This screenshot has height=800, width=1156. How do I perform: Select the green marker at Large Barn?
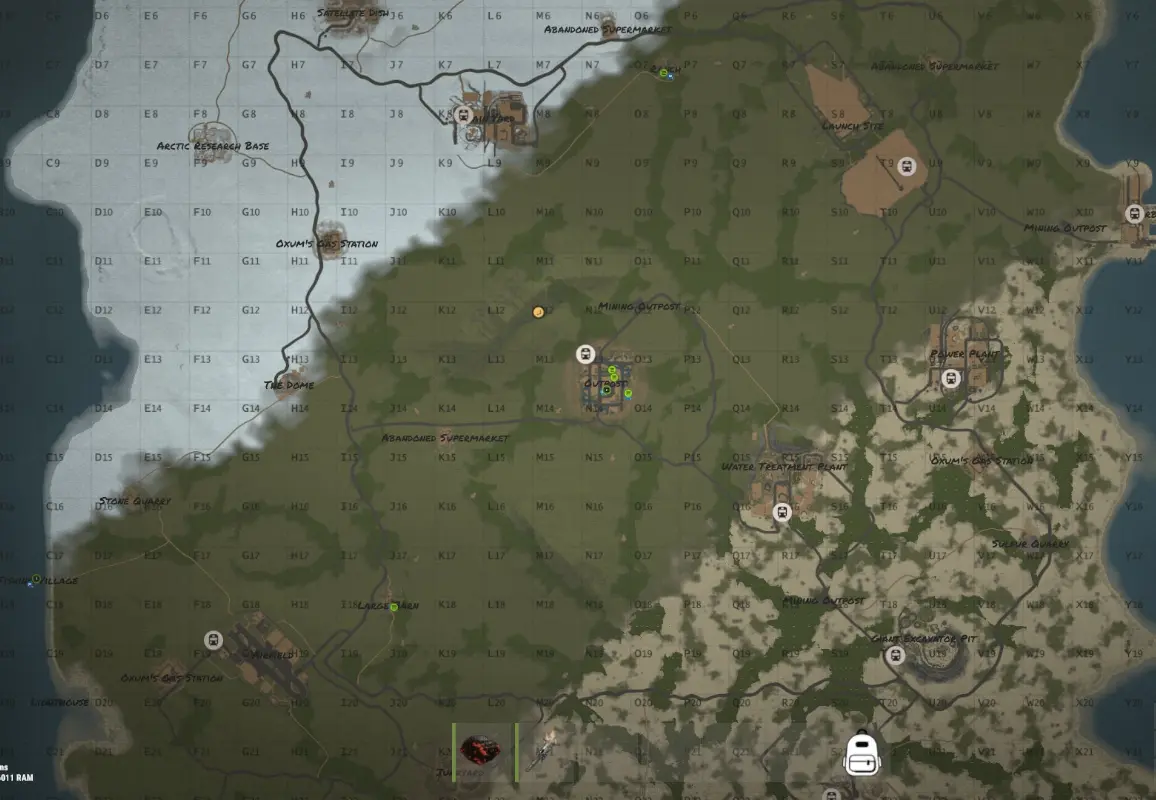point(394,607)
